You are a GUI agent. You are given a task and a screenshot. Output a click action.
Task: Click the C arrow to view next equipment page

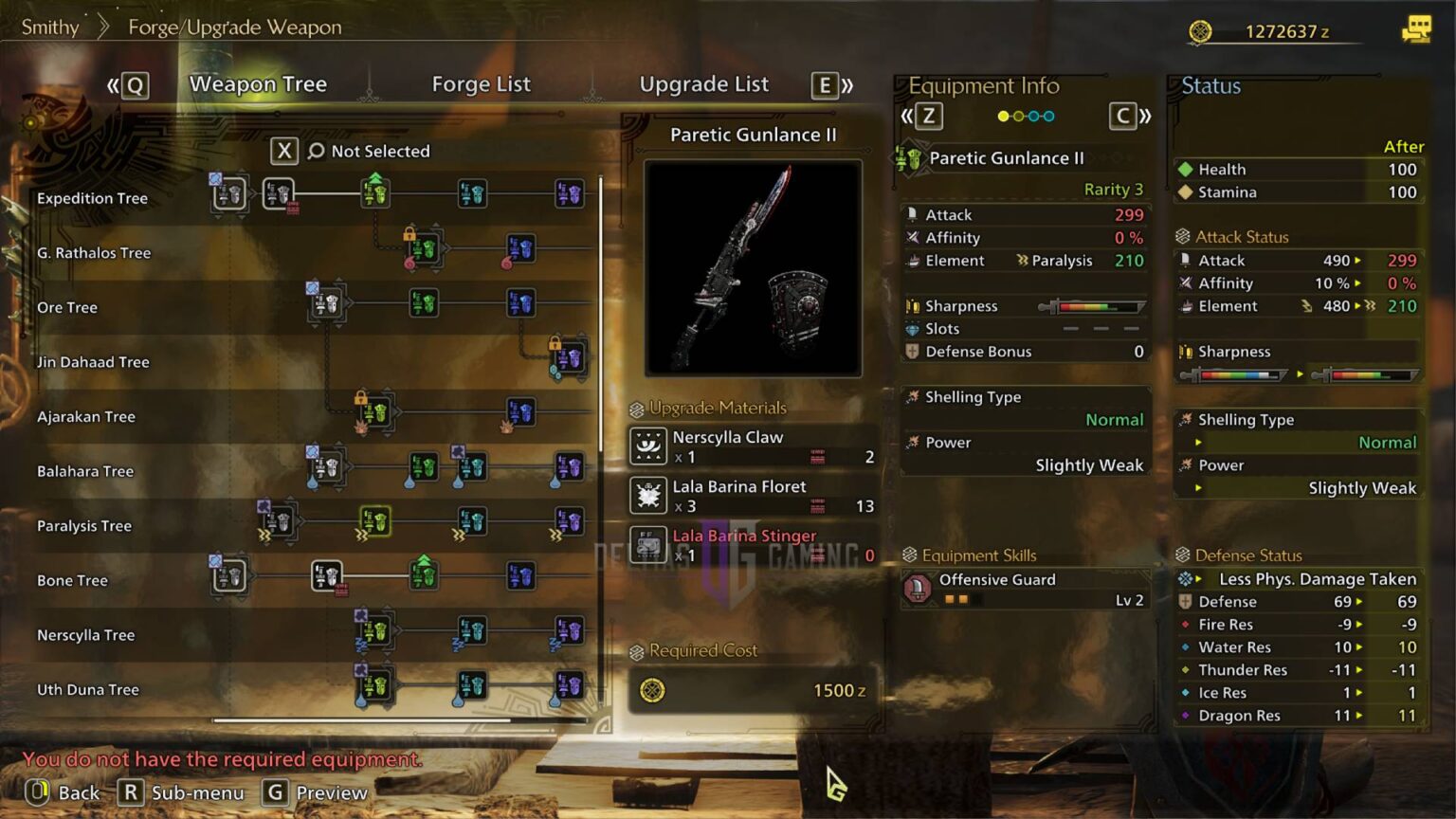1123,116
